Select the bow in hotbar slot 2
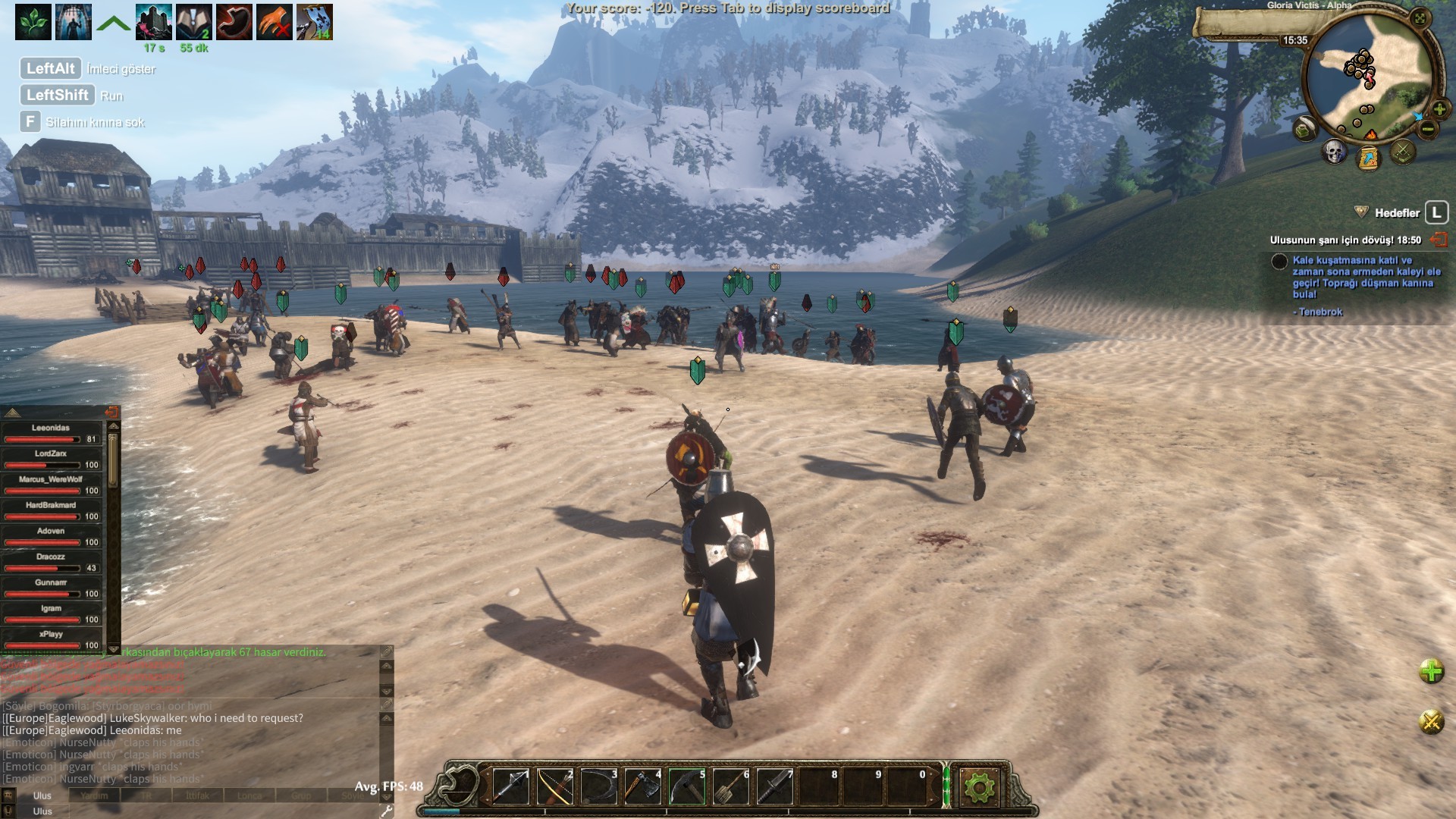1456x819 pixels. pyautogui.click(x=554, y=785)
